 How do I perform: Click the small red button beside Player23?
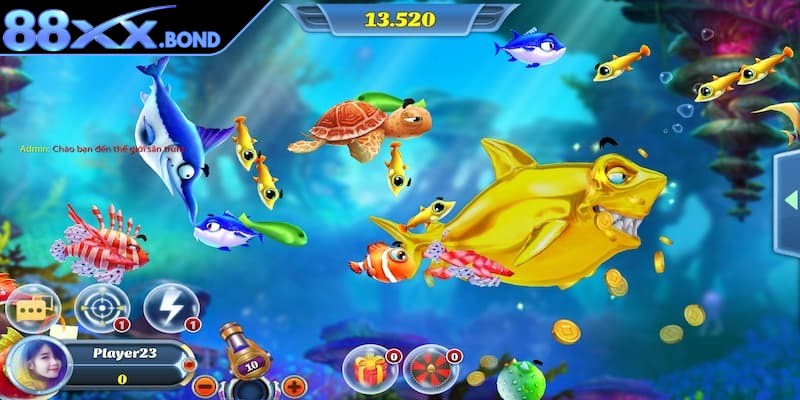189,366
